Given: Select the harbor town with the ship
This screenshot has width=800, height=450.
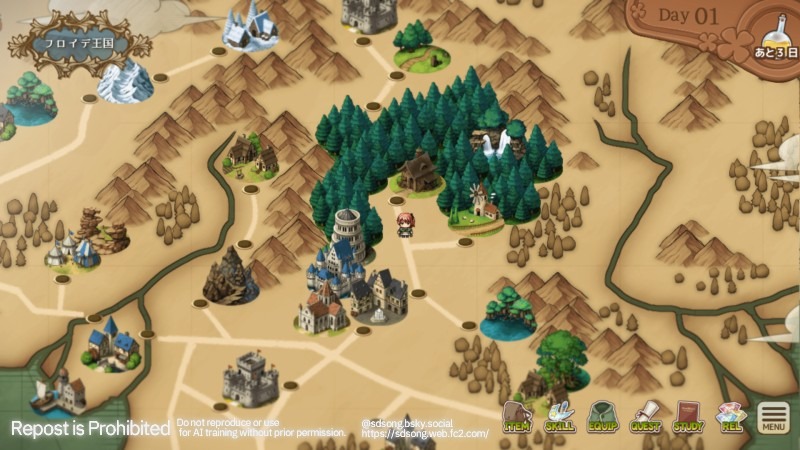Looking at the screenshot, I should pyautogui.click(x=59, y=390).
